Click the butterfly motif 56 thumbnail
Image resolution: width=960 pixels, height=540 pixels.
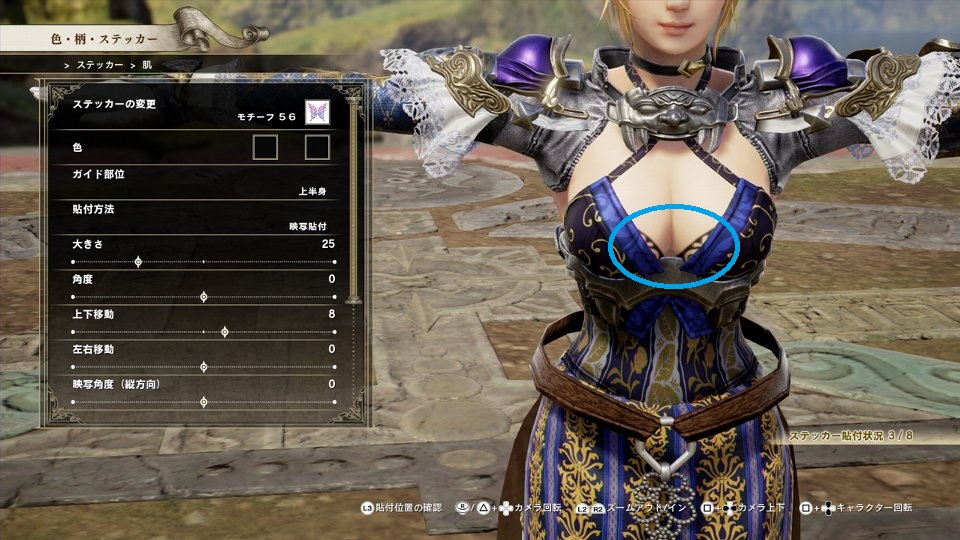click(x=318, y=112)
